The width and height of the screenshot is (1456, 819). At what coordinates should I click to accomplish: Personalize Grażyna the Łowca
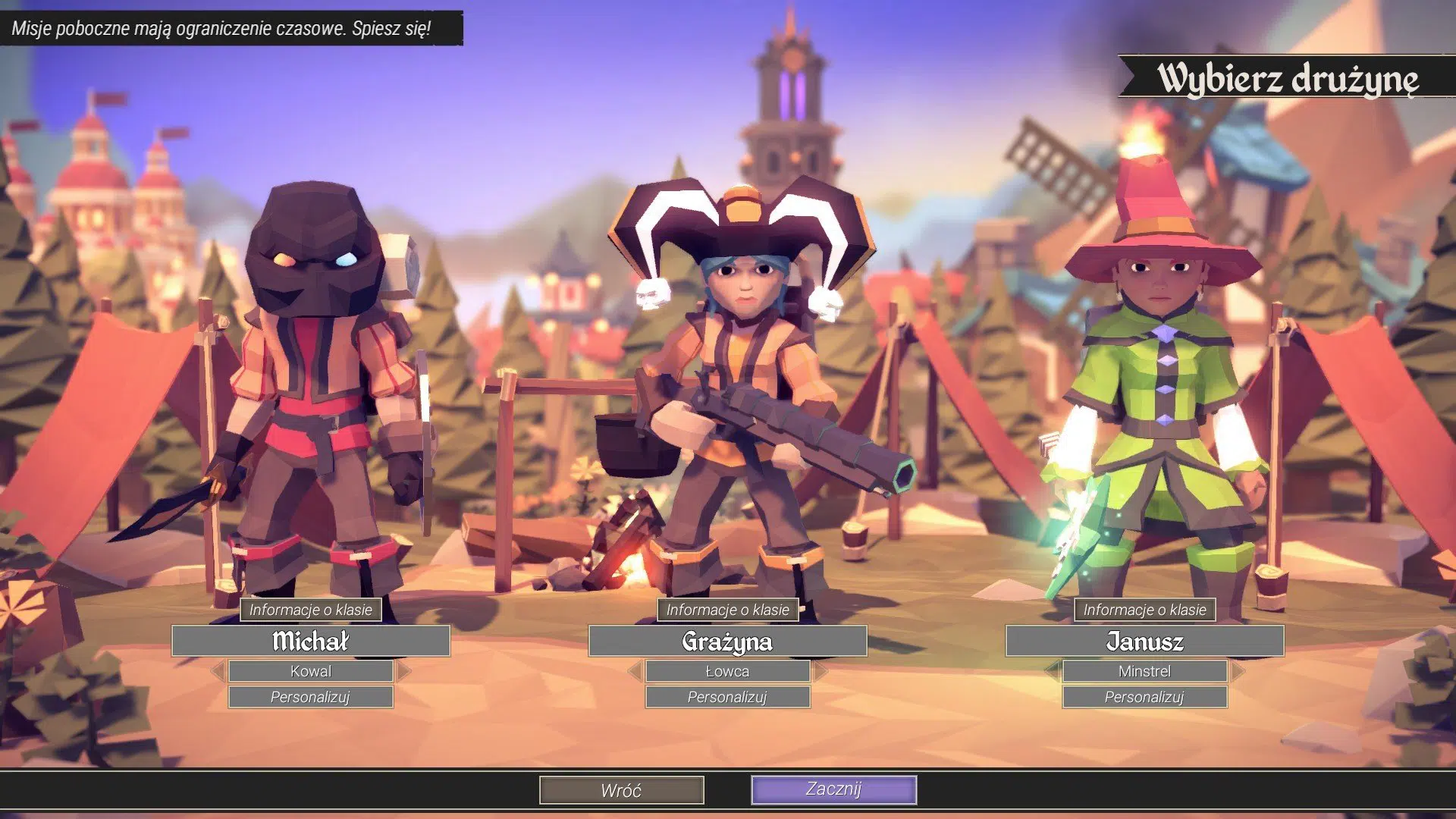pyautogui.click(x=728, y=697)
